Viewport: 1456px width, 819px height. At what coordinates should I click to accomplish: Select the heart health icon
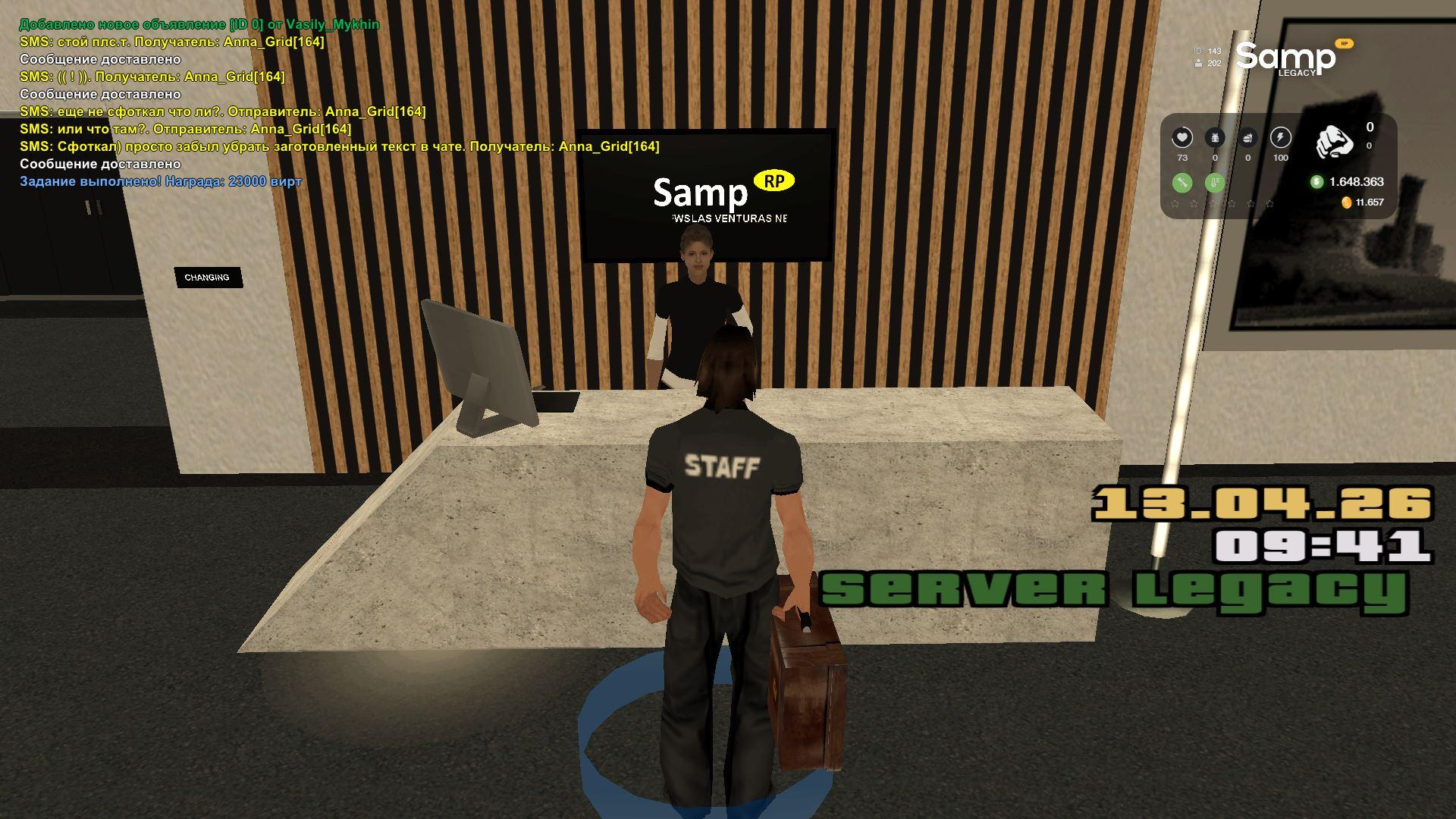coord(1182,137)
